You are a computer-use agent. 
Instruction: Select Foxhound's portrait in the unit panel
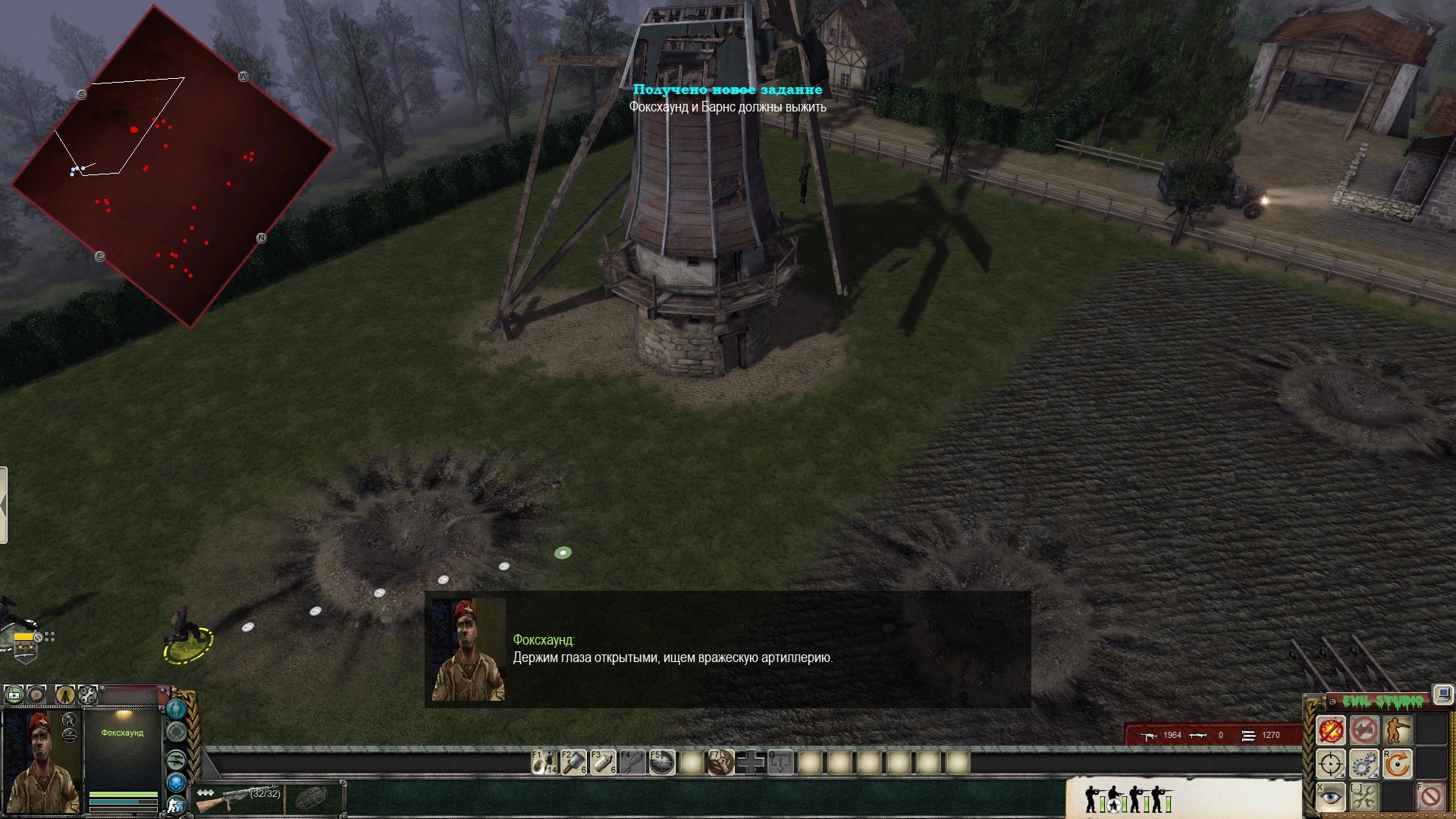tap(42, 761)
